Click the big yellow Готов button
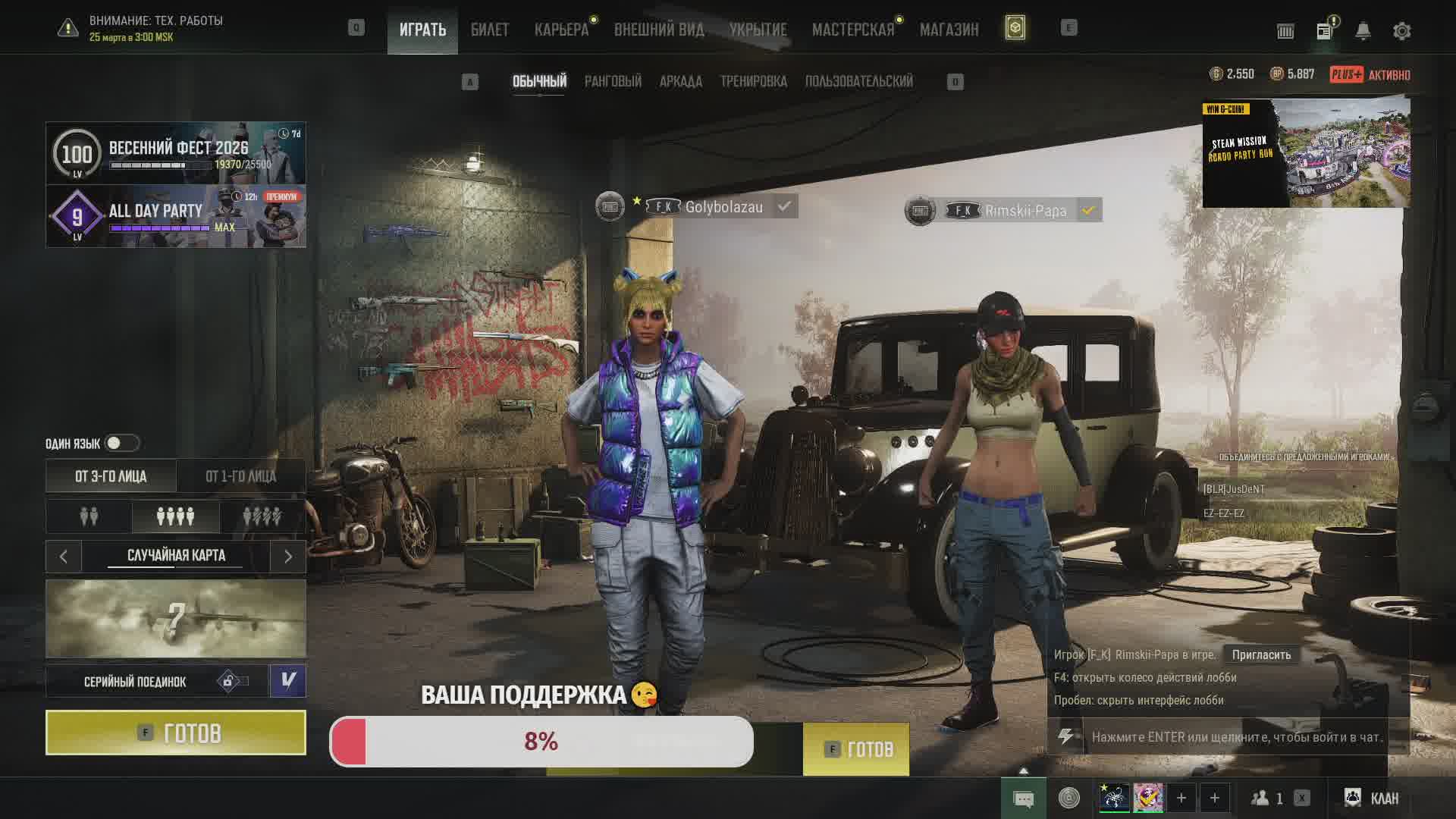Viewport: 1456px width, 819px height. click(176, 733)
